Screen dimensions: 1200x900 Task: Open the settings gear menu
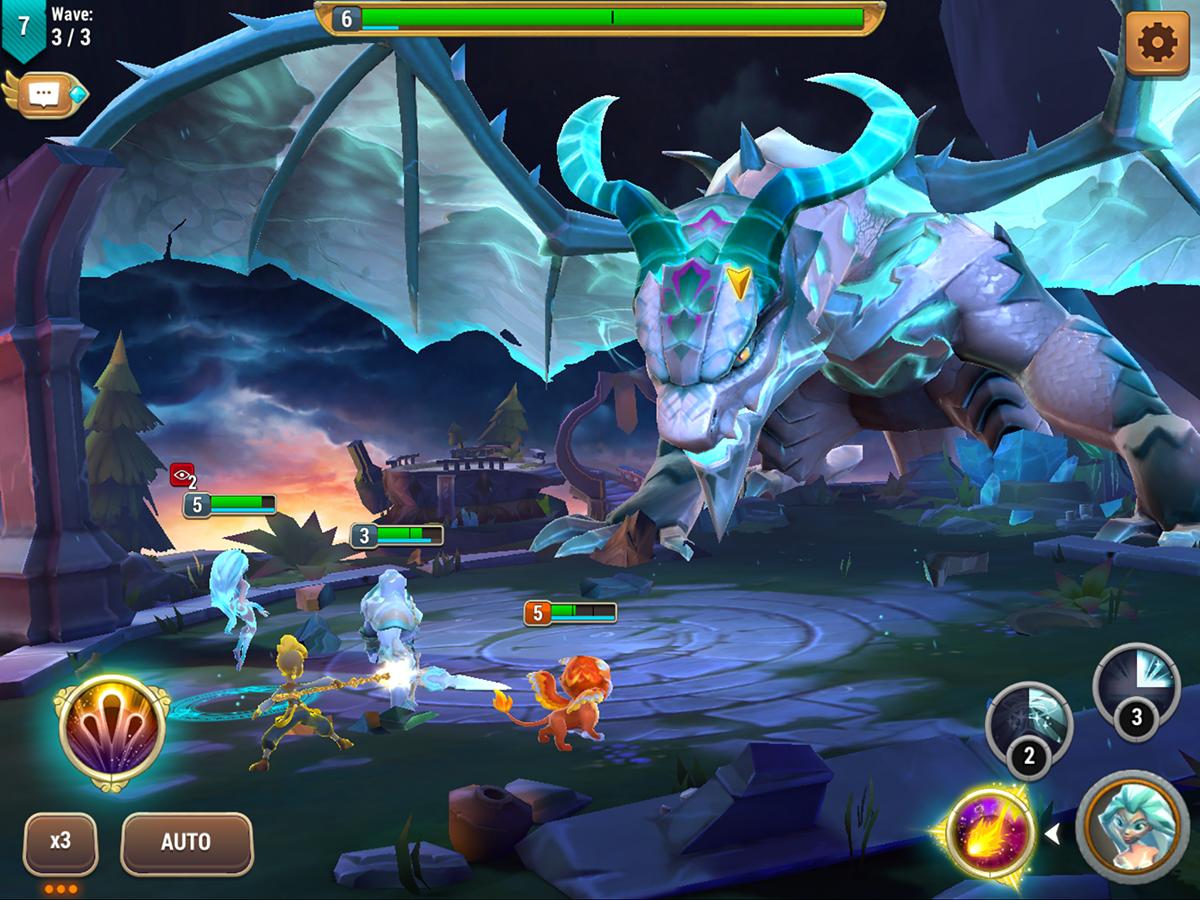[1157, 43]
